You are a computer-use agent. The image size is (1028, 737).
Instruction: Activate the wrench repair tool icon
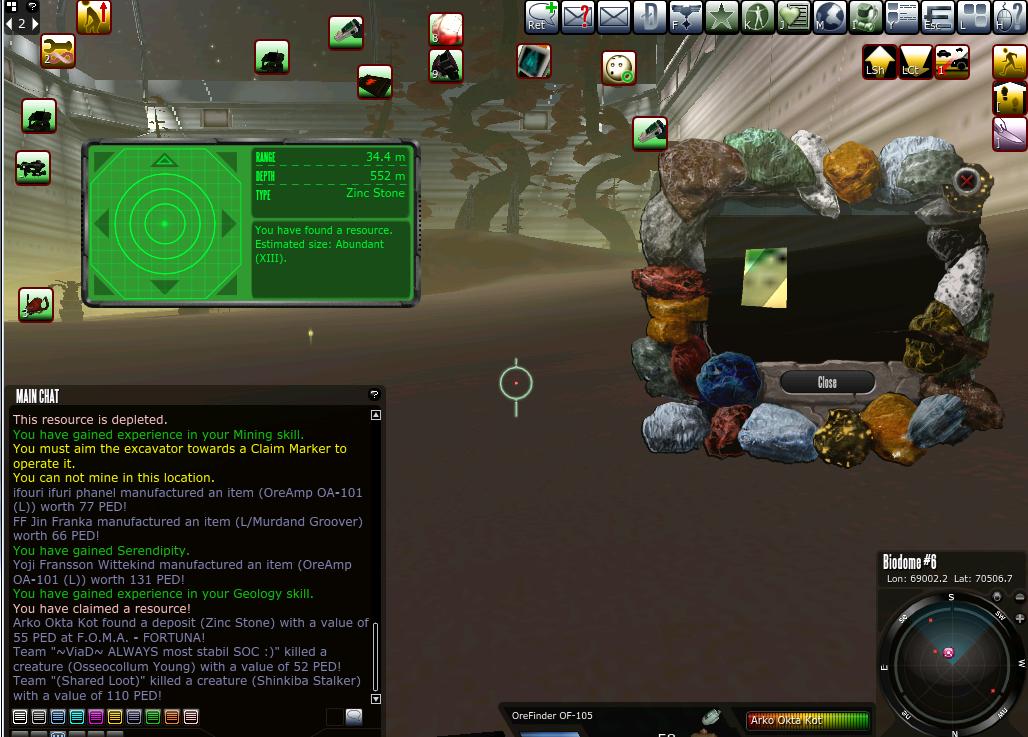point(58,51)
